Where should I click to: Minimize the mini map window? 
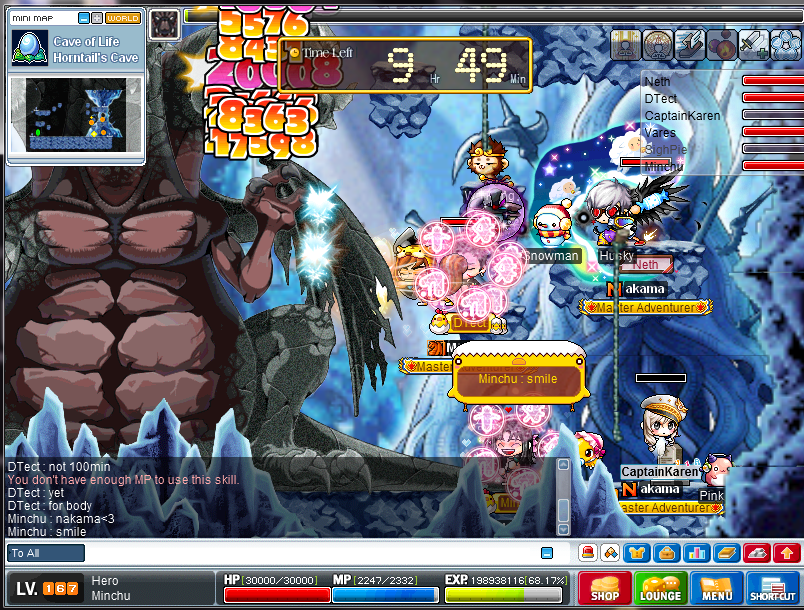(84, 18)
